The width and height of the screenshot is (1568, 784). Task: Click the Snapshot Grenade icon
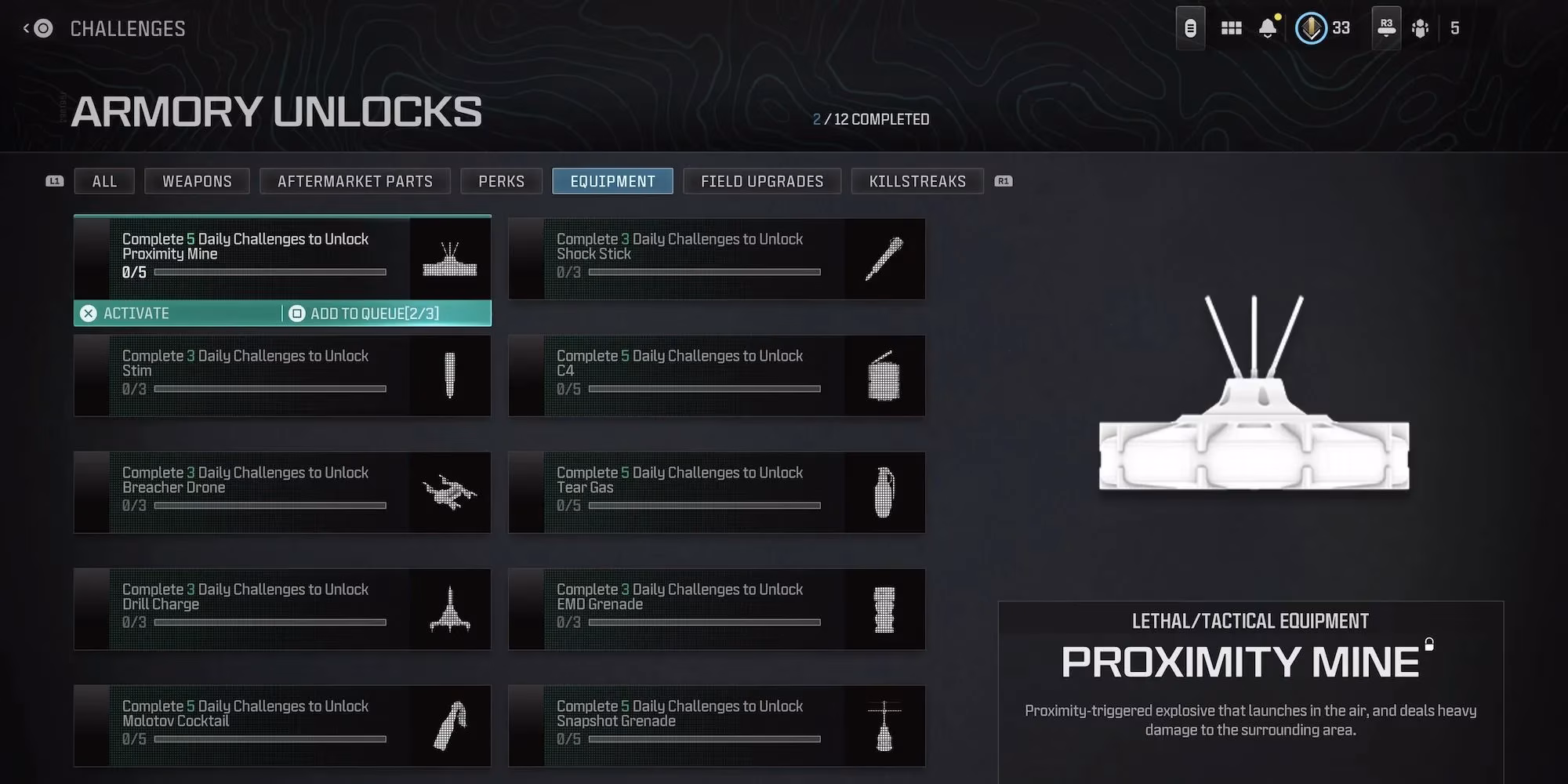pyautogui.click(x=884, y=726)
